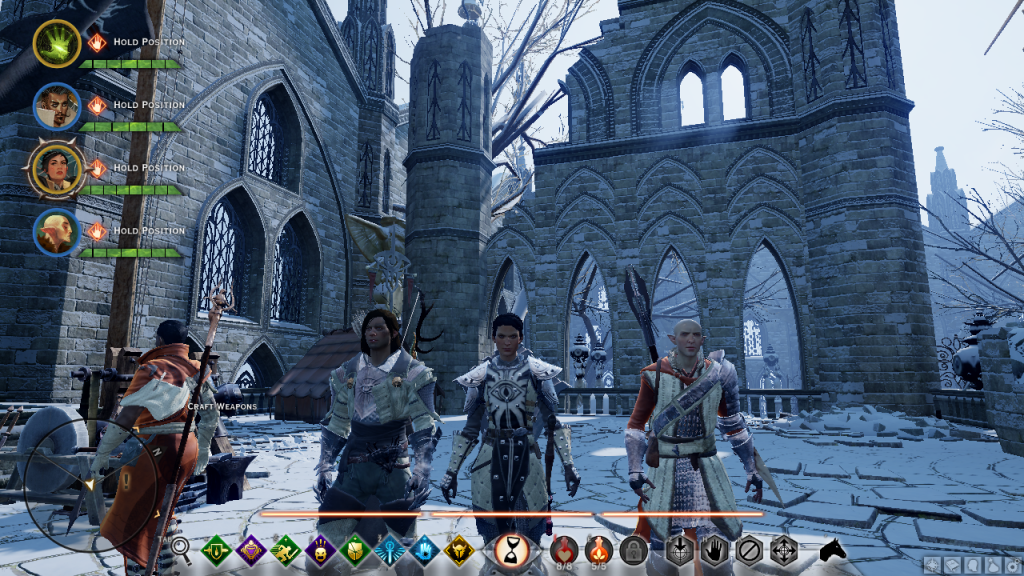Drink the health potion with heart icon
This screenshot has width=1024, height=576.
(565, 548)
